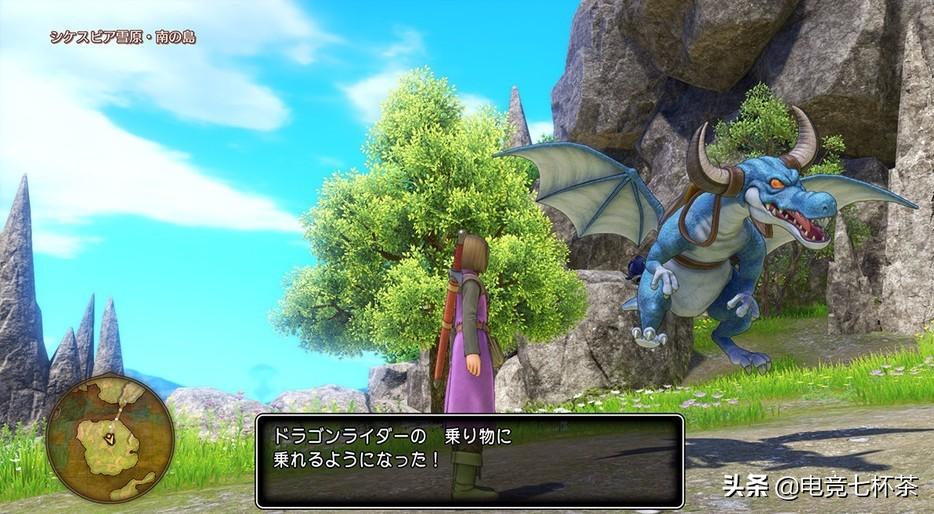The width and height of the screenshot is (934, 514).
Task: Advance the Dragon Rider dialogue box
Action: (x=469, y=460)
